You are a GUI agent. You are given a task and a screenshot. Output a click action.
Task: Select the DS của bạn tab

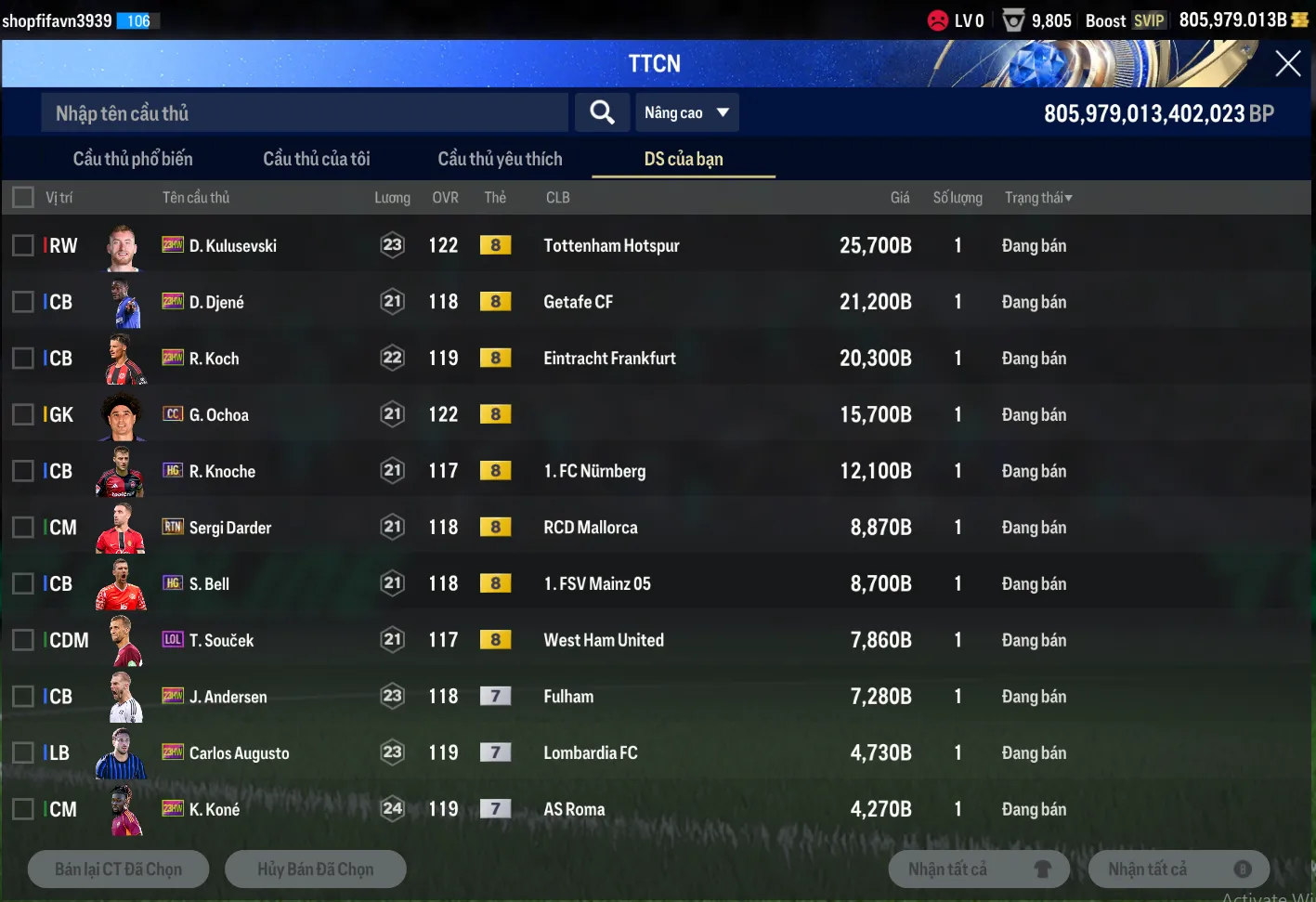point(684,159)
